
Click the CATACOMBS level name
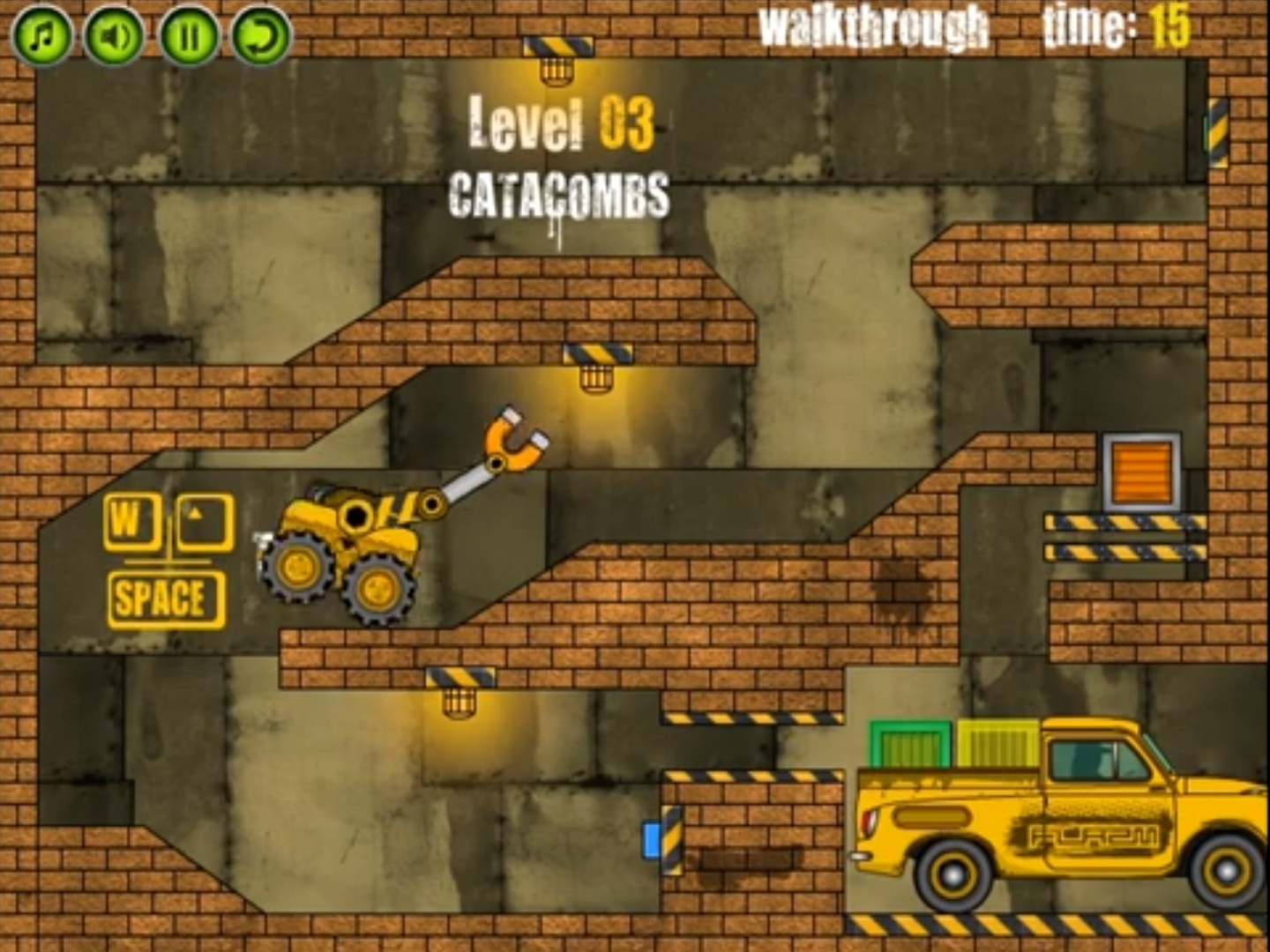(x=560, y=190)
